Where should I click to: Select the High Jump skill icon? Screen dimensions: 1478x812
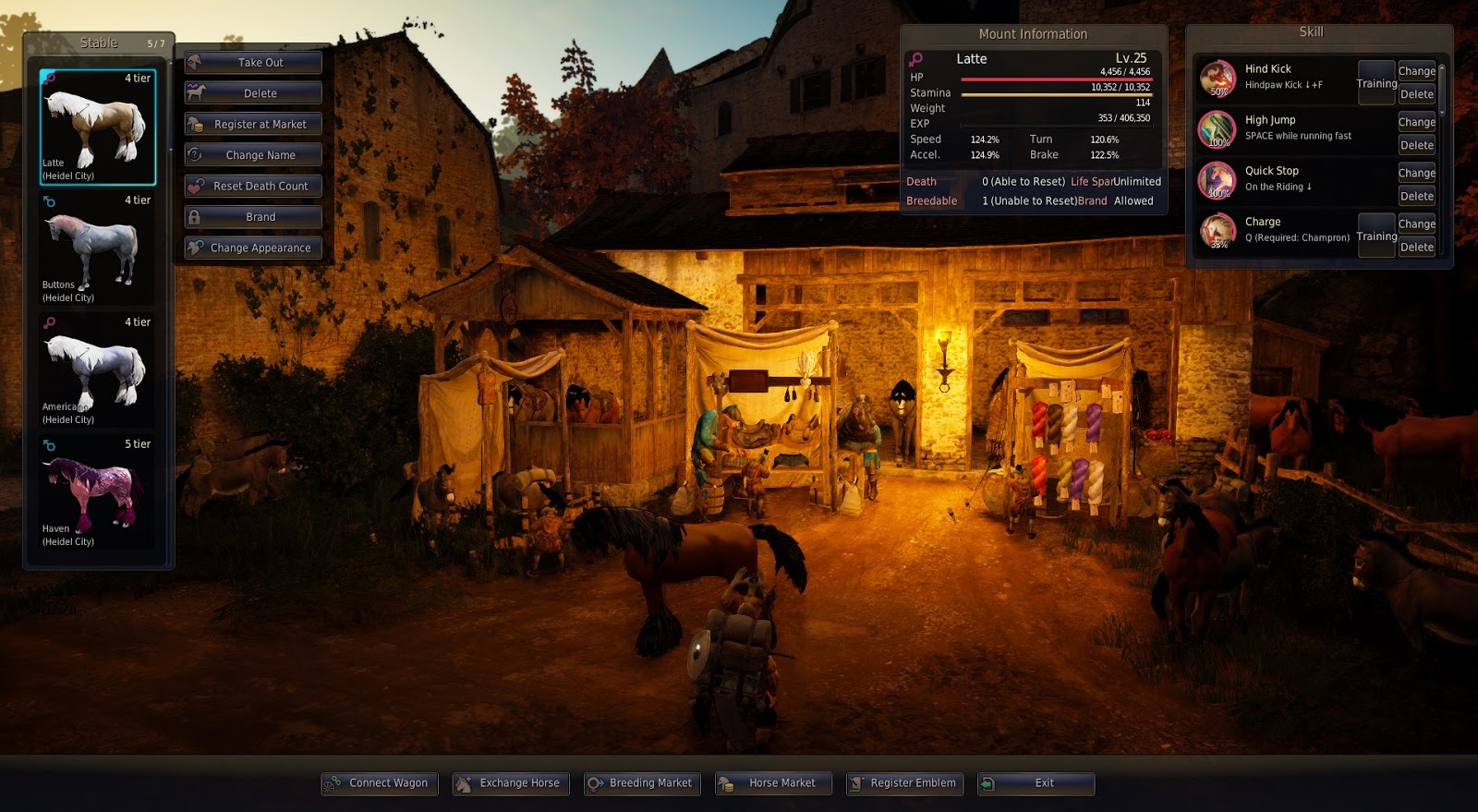[x=1218, y=129]
